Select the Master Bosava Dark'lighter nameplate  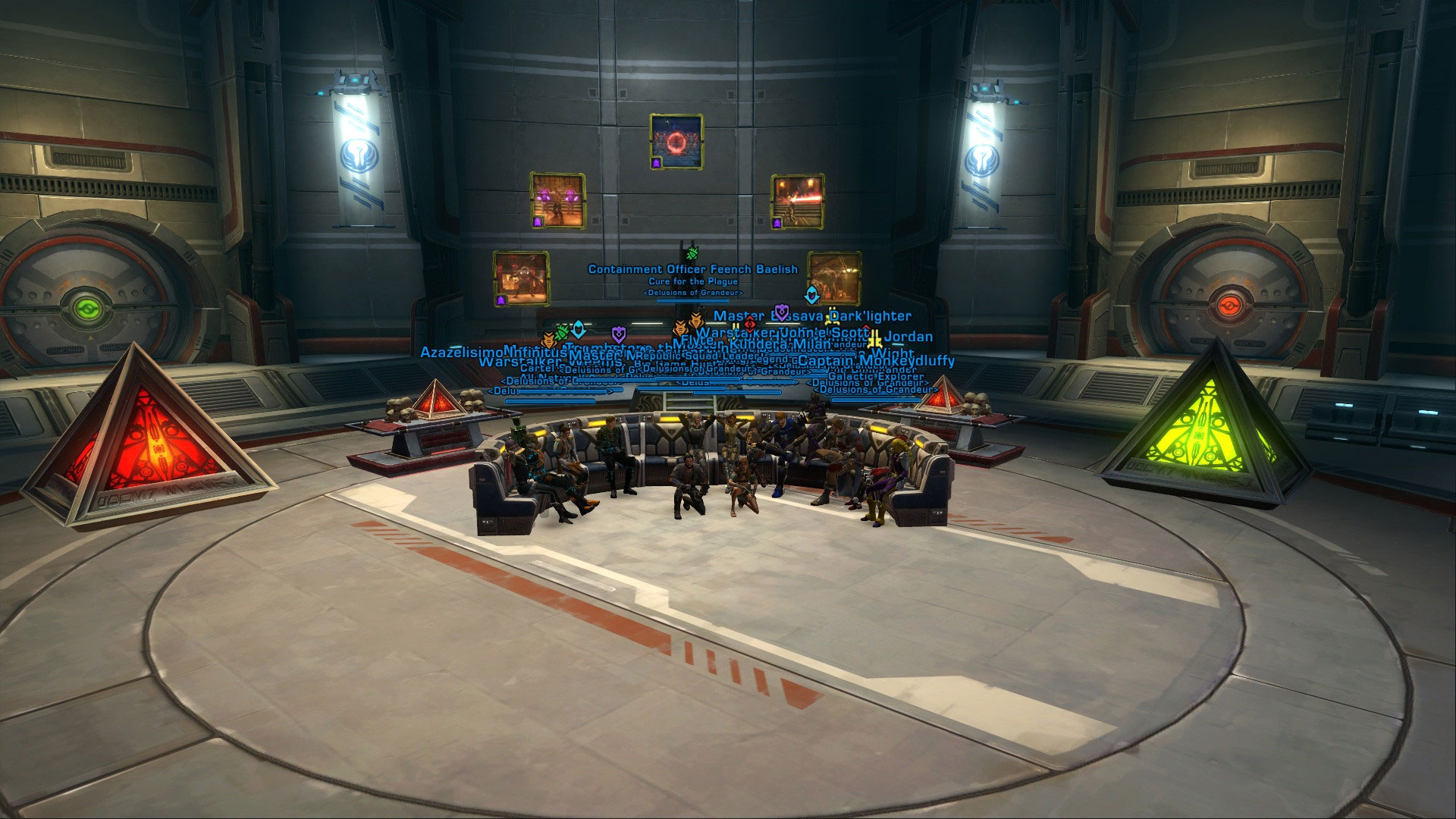click(812, 316)
